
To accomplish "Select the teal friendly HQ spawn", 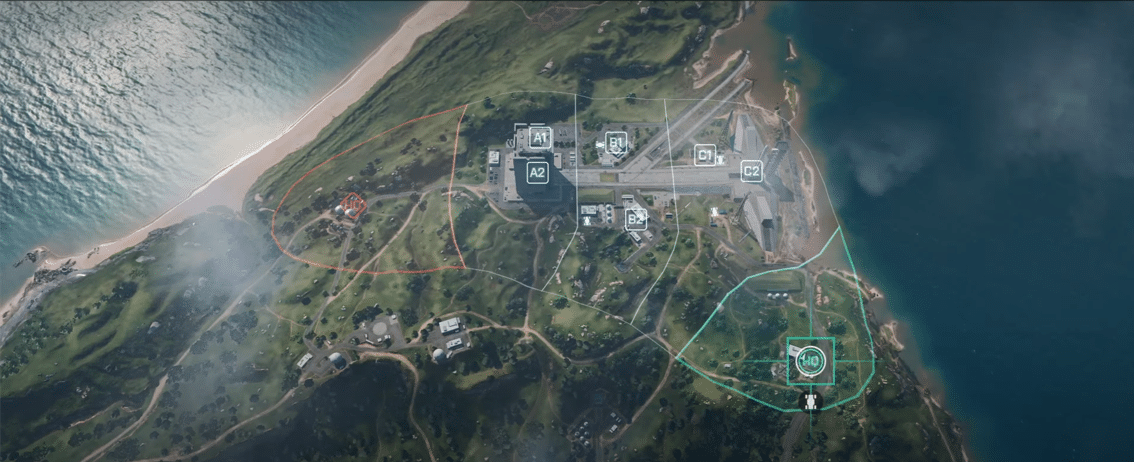I will tap(810, 362).
